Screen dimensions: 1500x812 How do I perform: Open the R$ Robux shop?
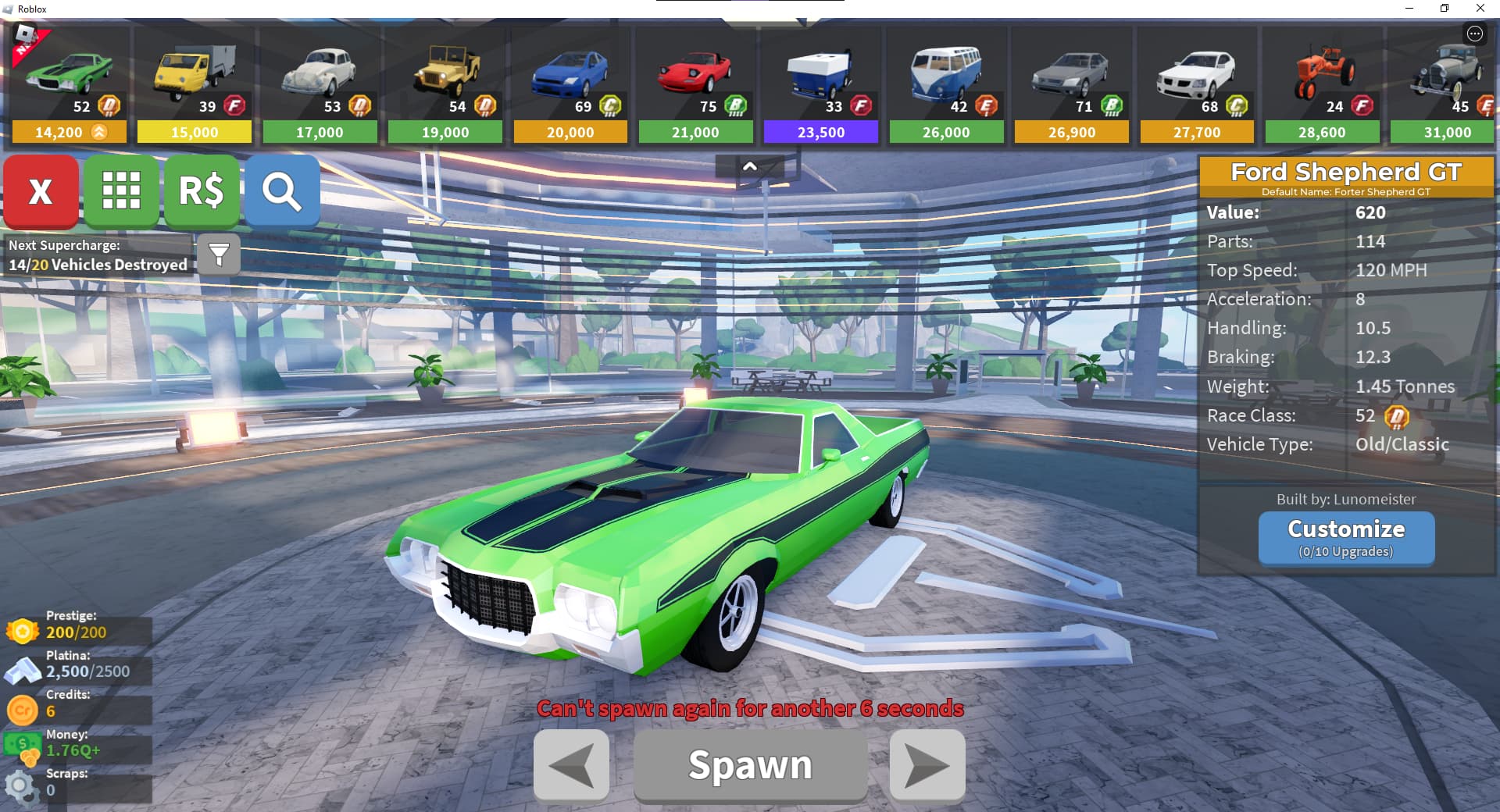[x=202, y=191]
